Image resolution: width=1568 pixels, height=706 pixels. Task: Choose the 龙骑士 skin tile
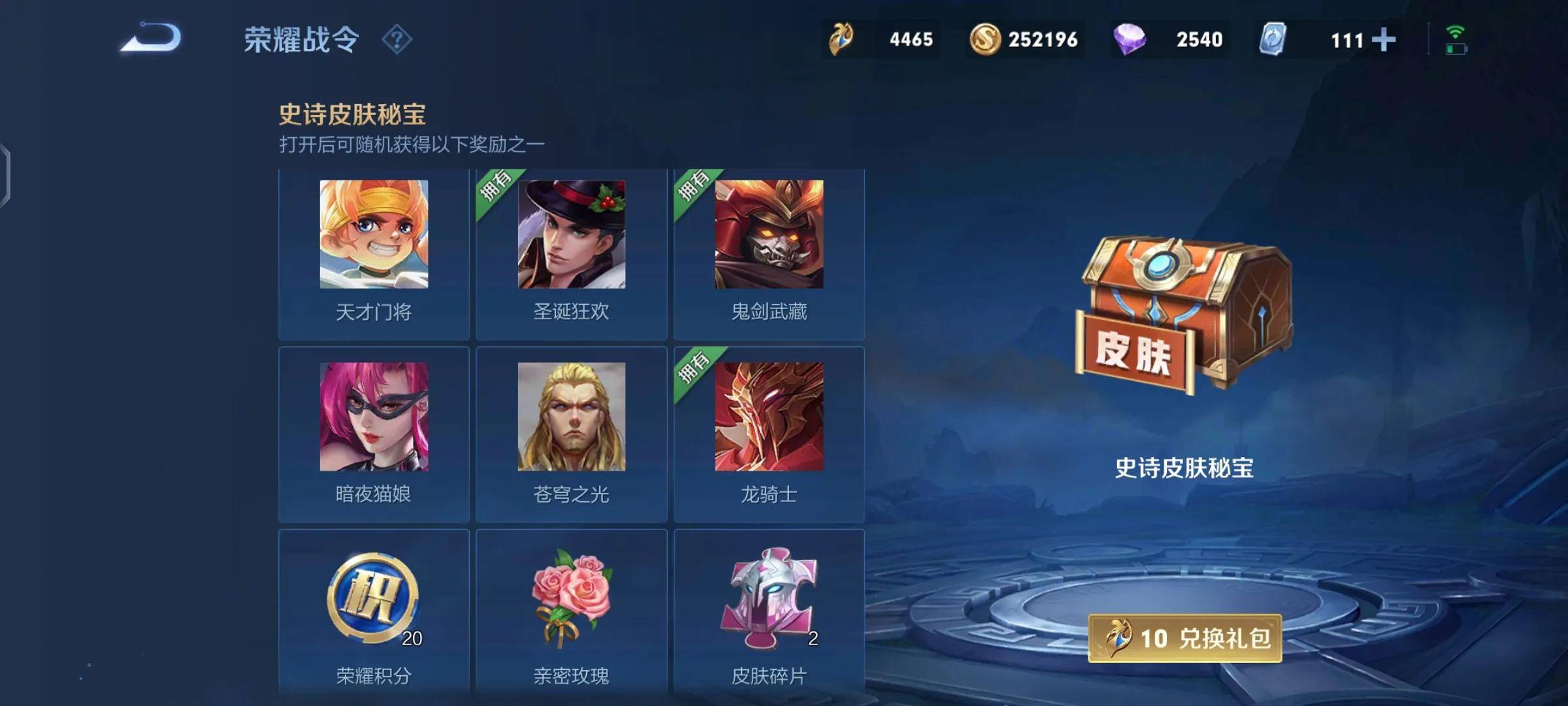tap(769, 434)
